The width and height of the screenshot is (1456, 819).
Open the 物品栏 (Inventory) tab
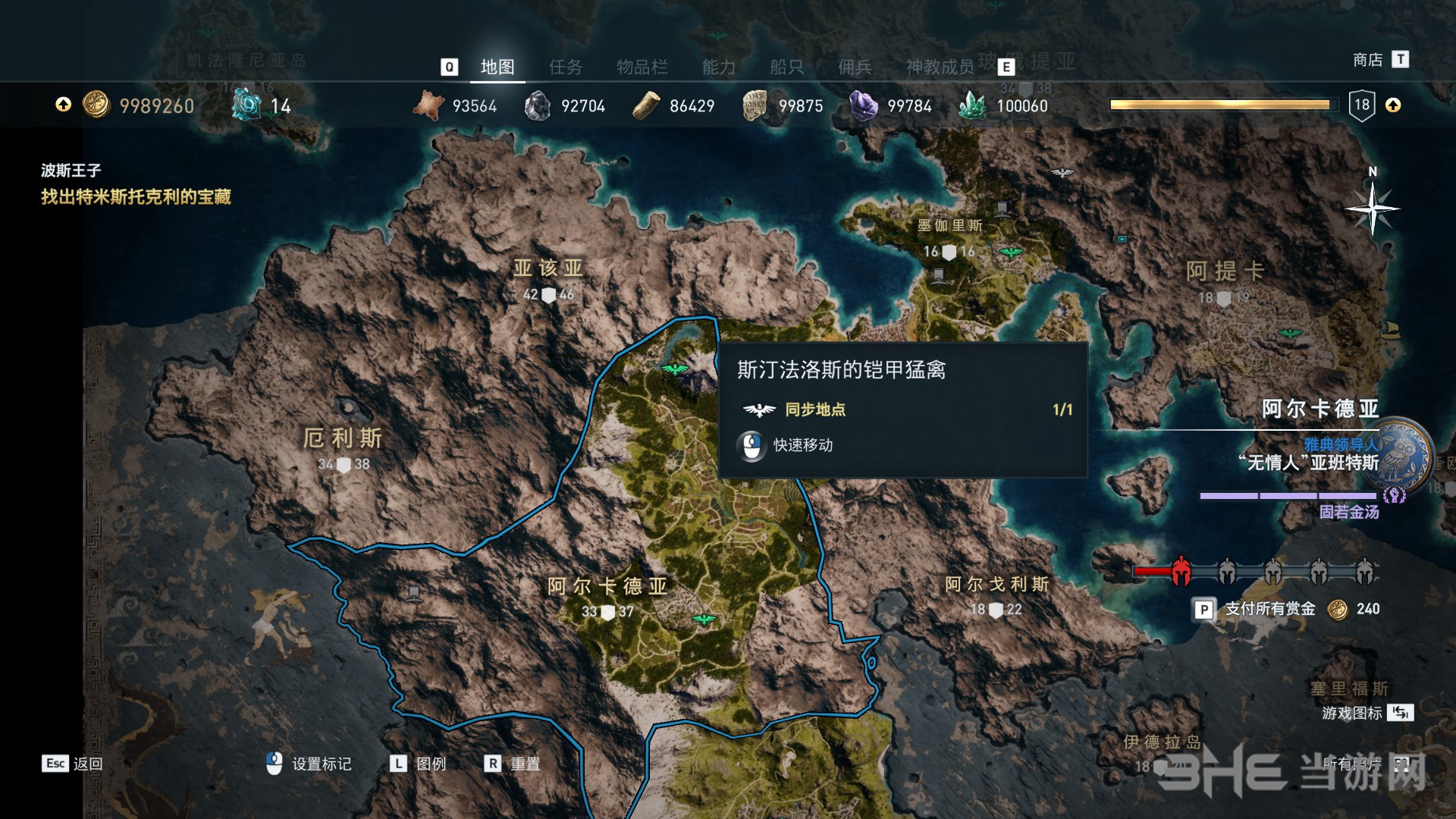point(642,67)
